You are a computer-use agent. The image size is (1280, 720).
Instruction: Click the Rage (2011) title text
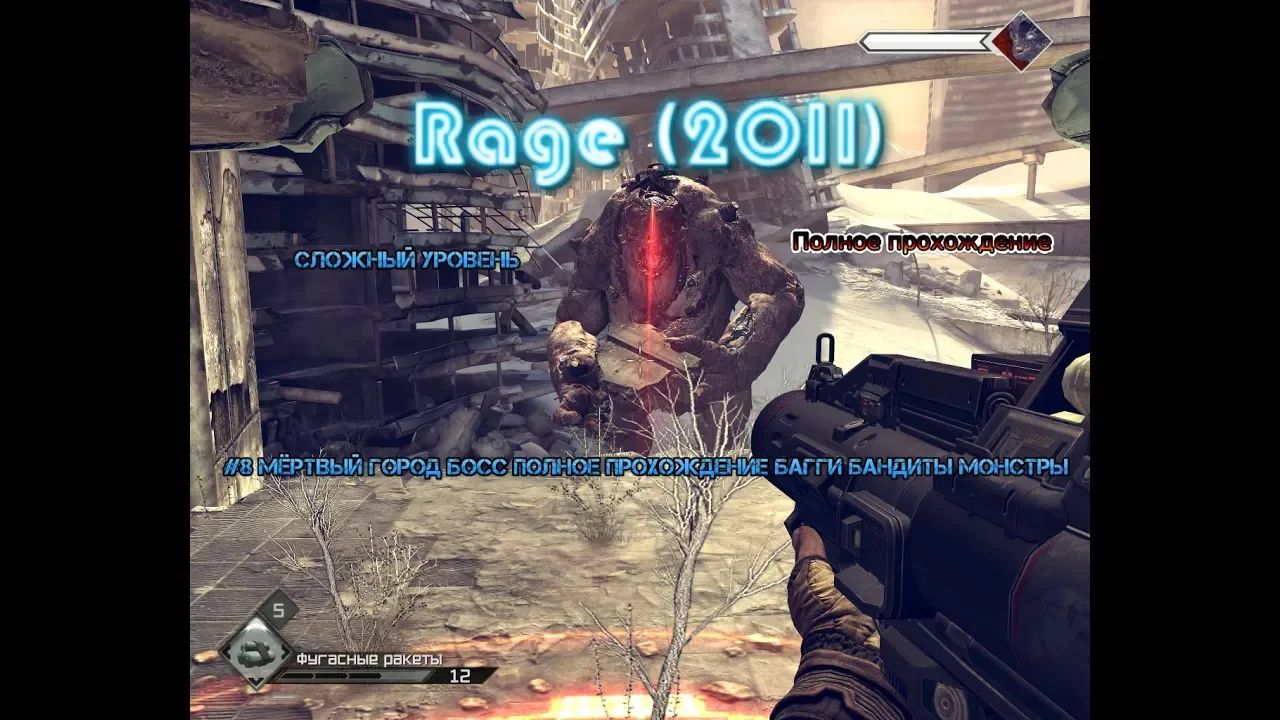coord(650,135)
